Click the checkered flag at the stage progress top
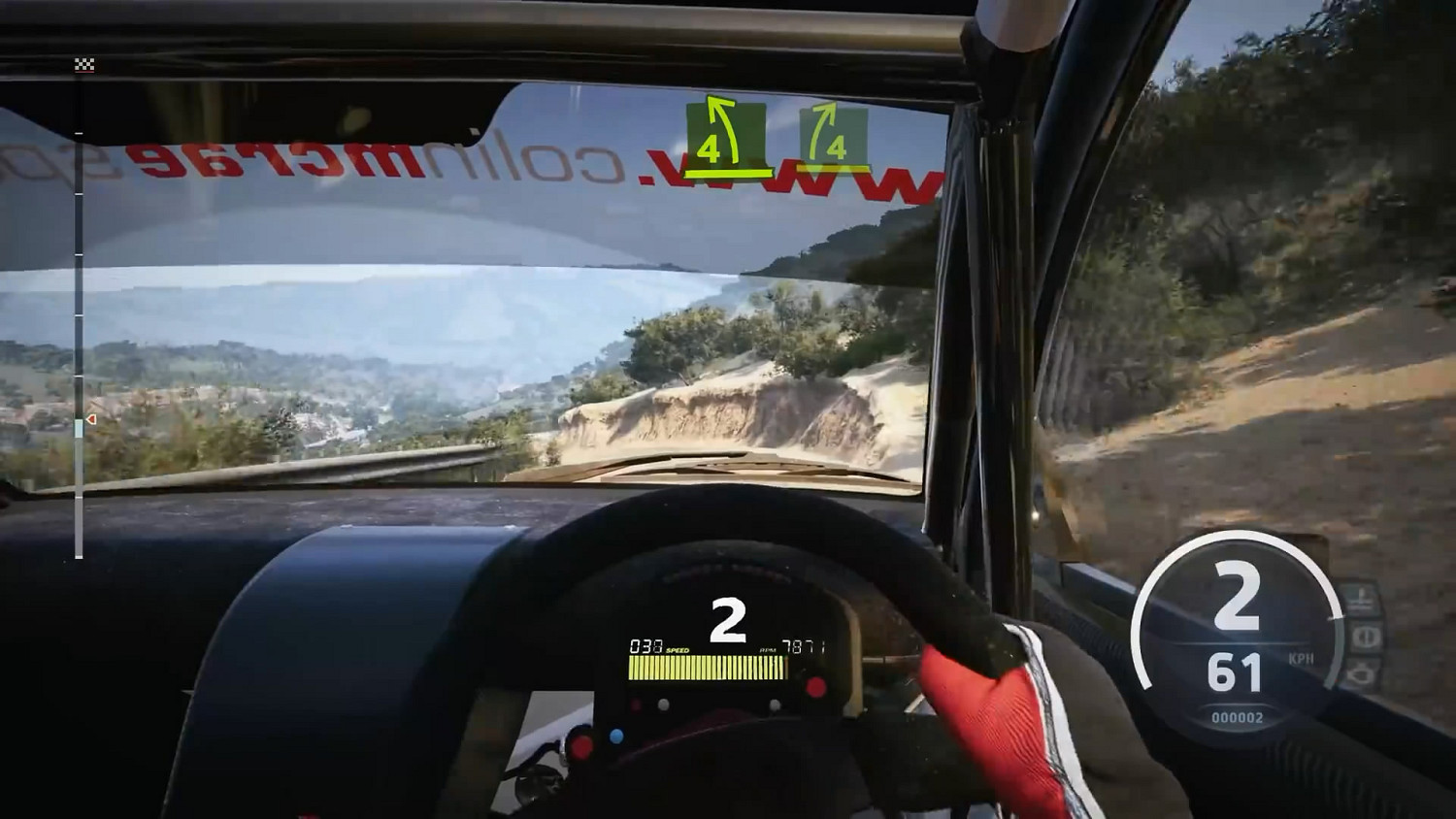 point(84,64)
